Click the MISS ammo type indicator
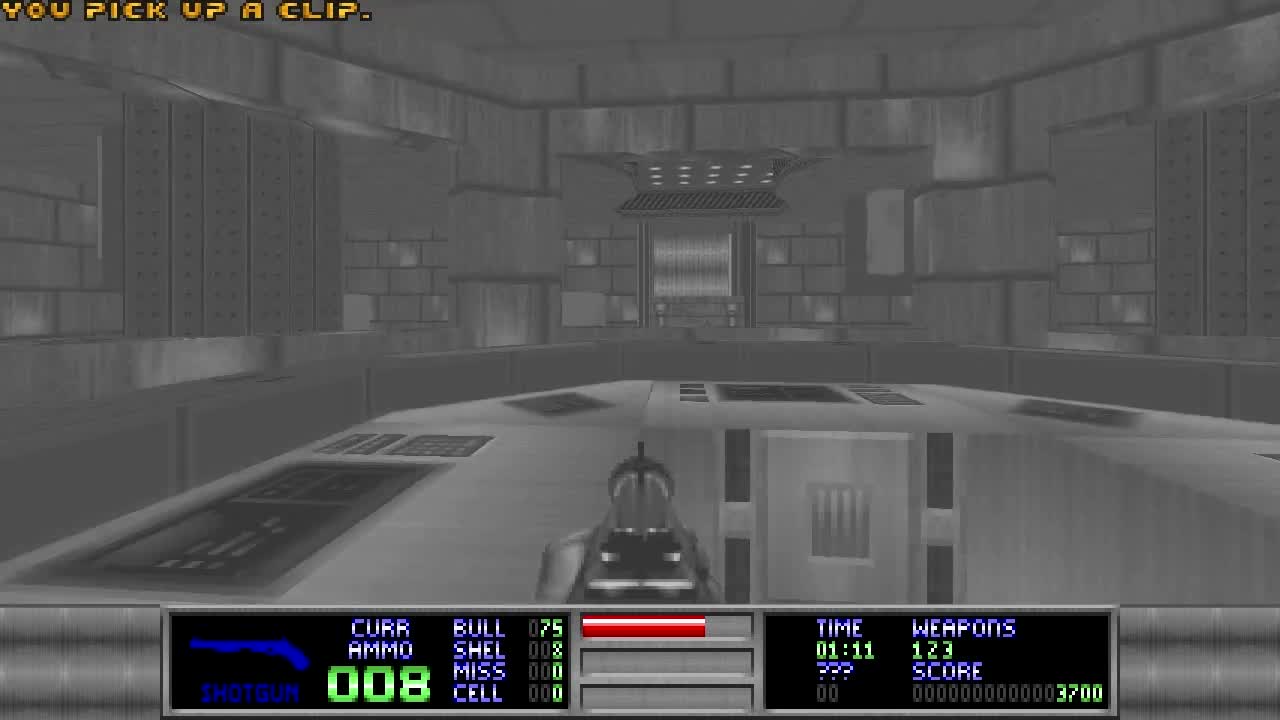This screenshot has width=1280, height=720. coord(480,670)
